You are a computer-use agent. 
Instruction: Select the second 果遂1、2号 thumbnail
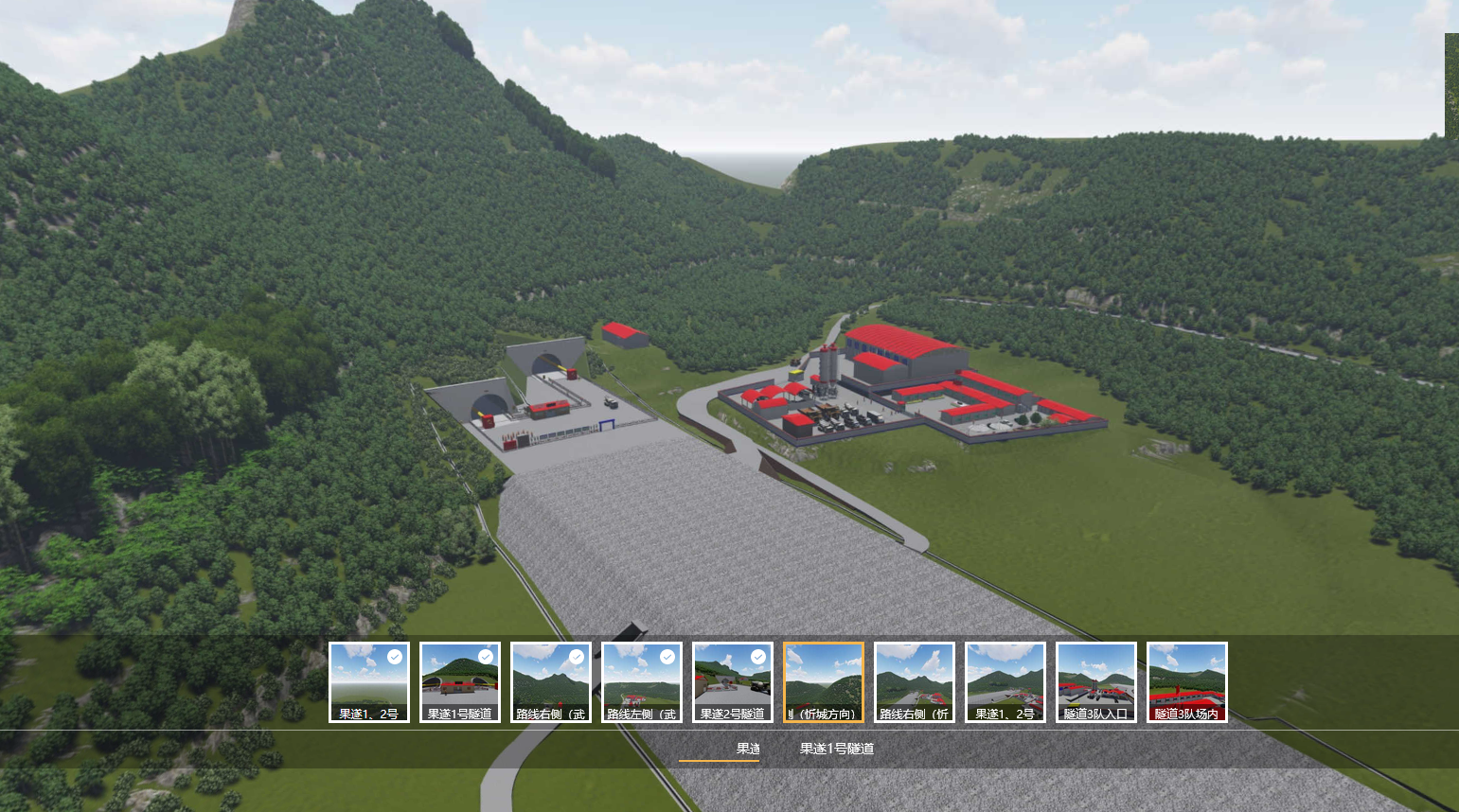pos(1005,681)
